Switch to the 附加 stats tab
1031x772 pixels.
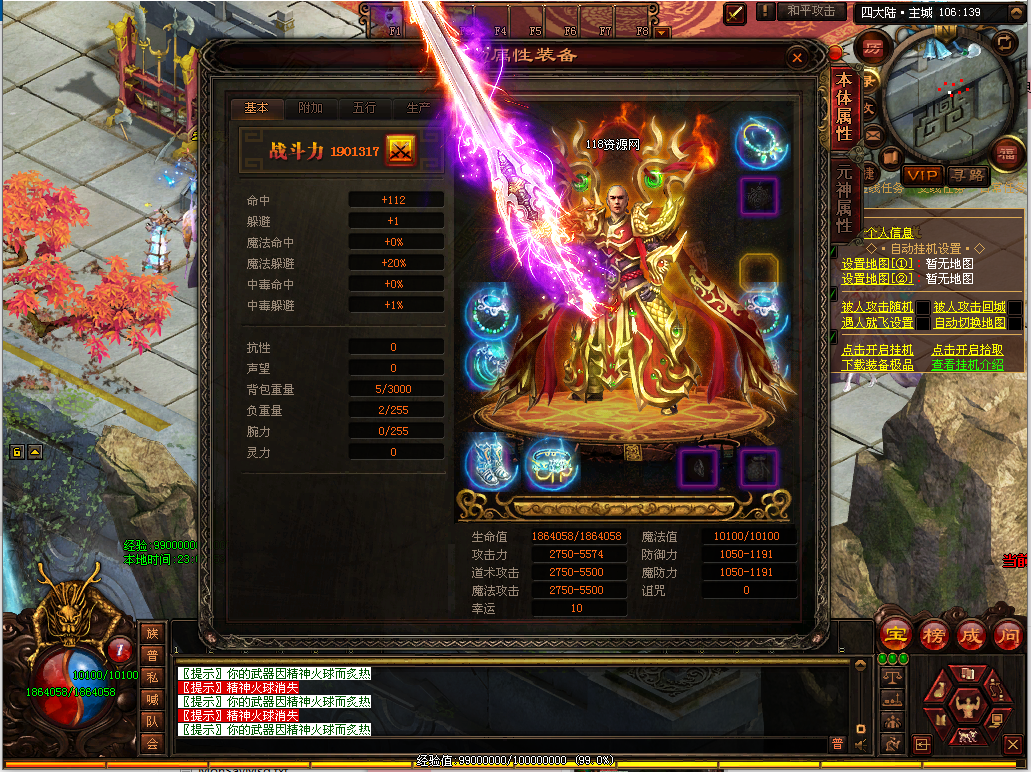[x=311, y=108]
